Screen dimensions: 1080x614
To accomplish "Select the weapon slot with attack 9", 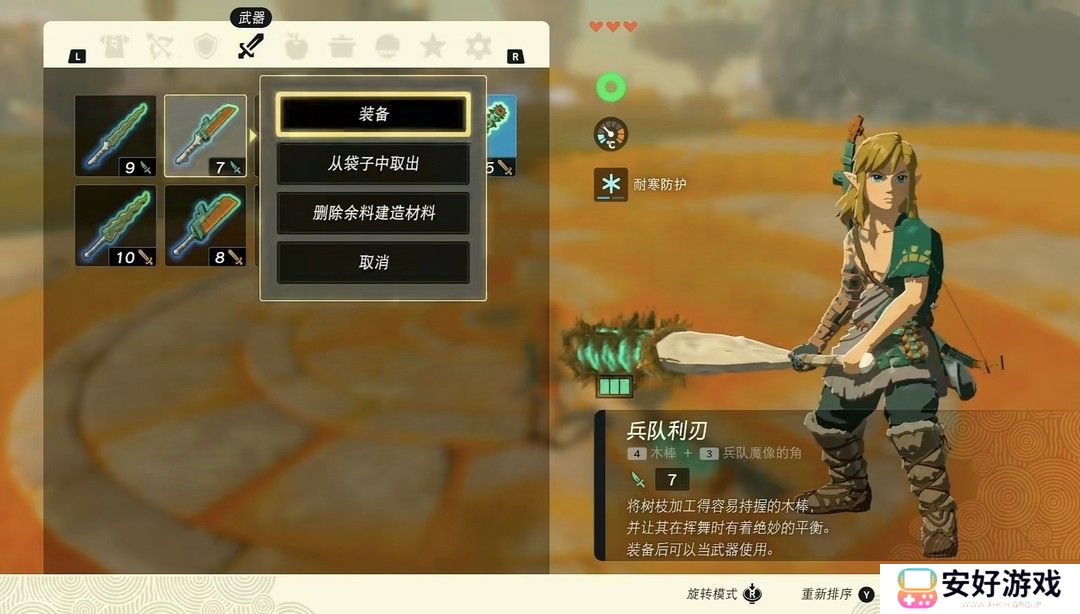I will tap(116, 136).
